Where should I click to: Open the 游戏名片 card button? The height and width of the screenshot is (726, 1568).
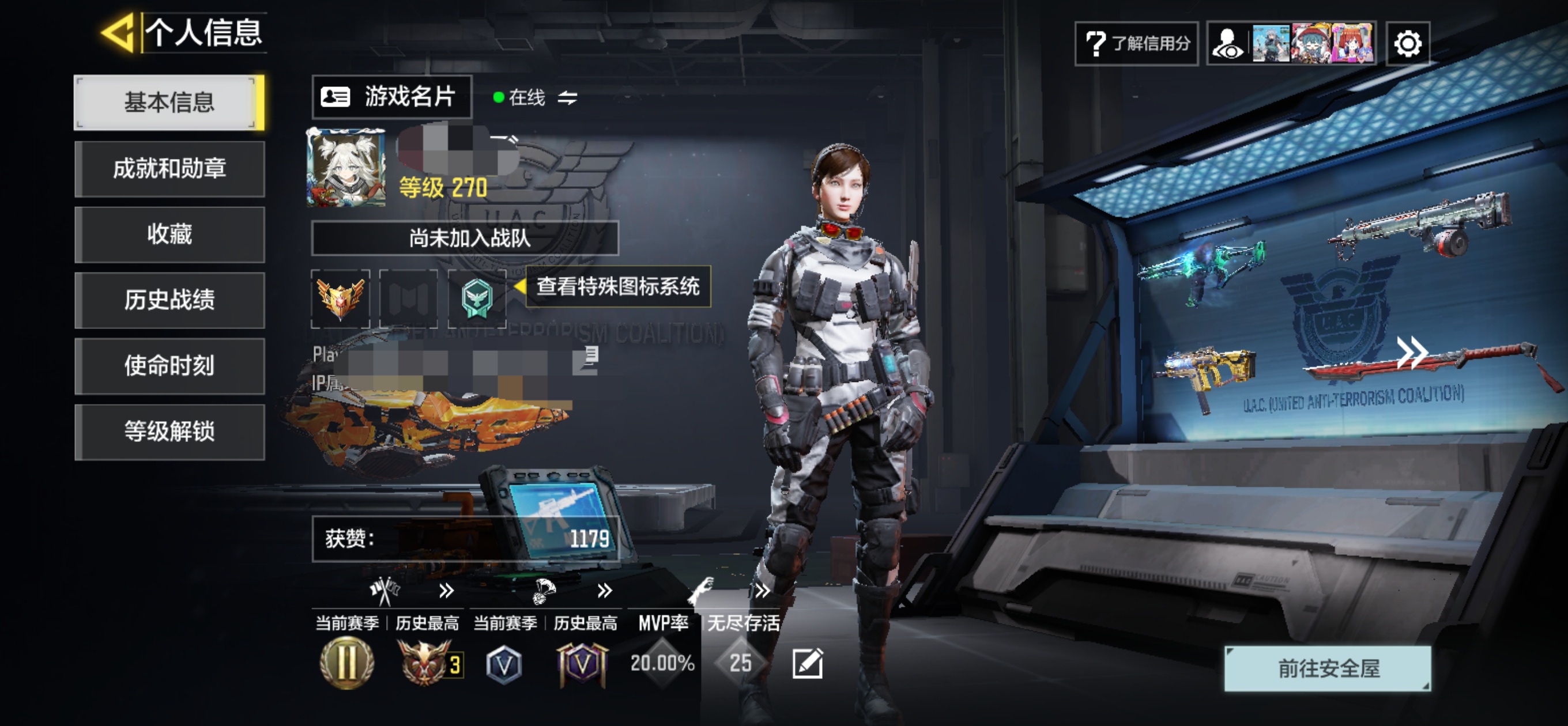[392, 97]
